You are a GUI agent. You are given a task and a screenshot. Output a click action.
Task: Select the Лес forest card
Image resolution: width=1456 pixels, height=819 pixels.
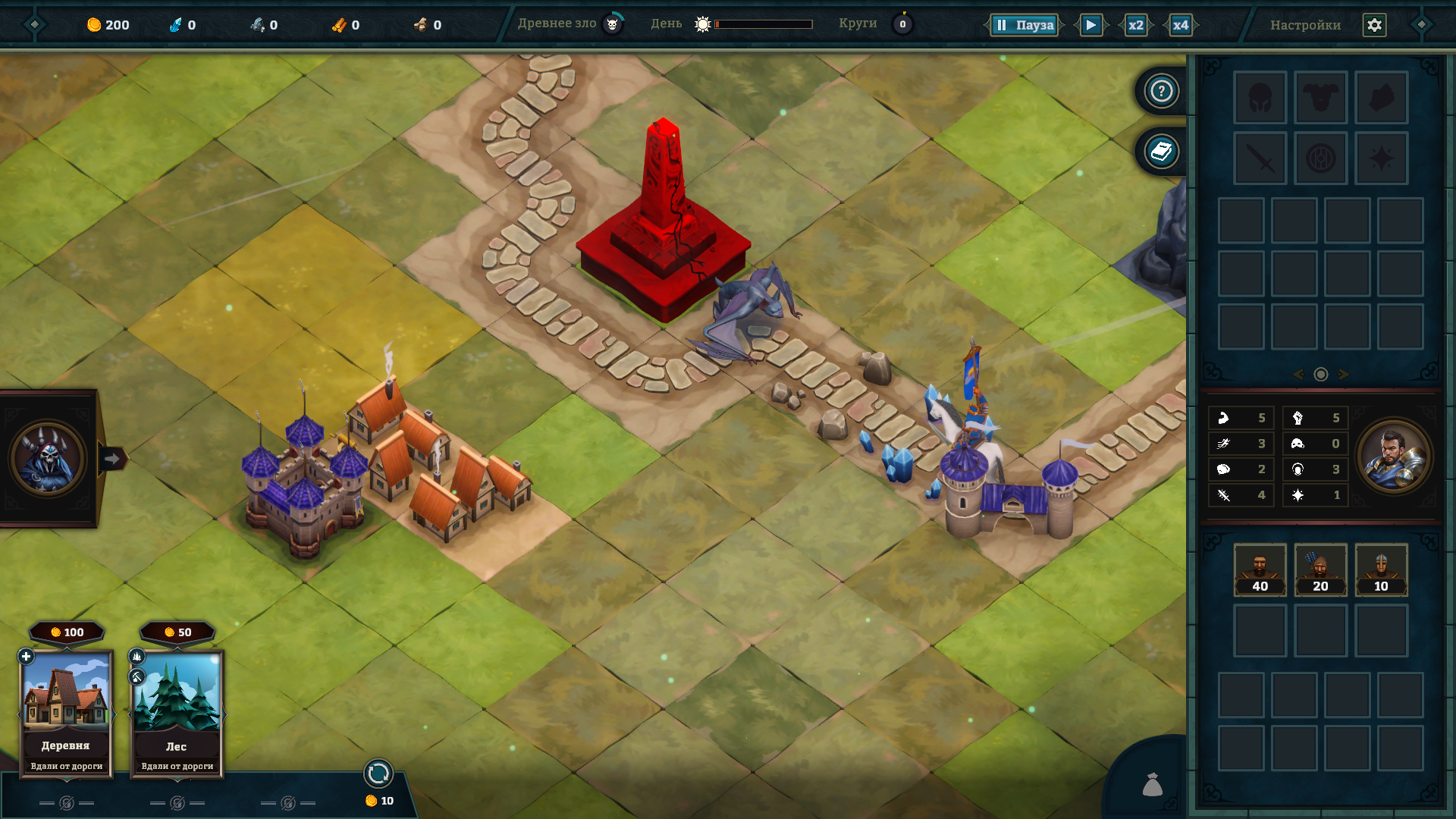coord(177,713)
